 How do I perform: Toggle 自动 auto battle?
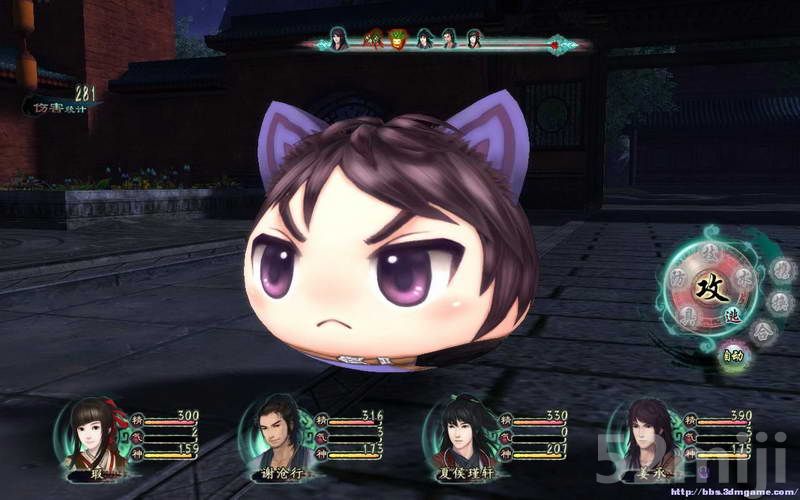pyautogui.click(x=734, y=354)
